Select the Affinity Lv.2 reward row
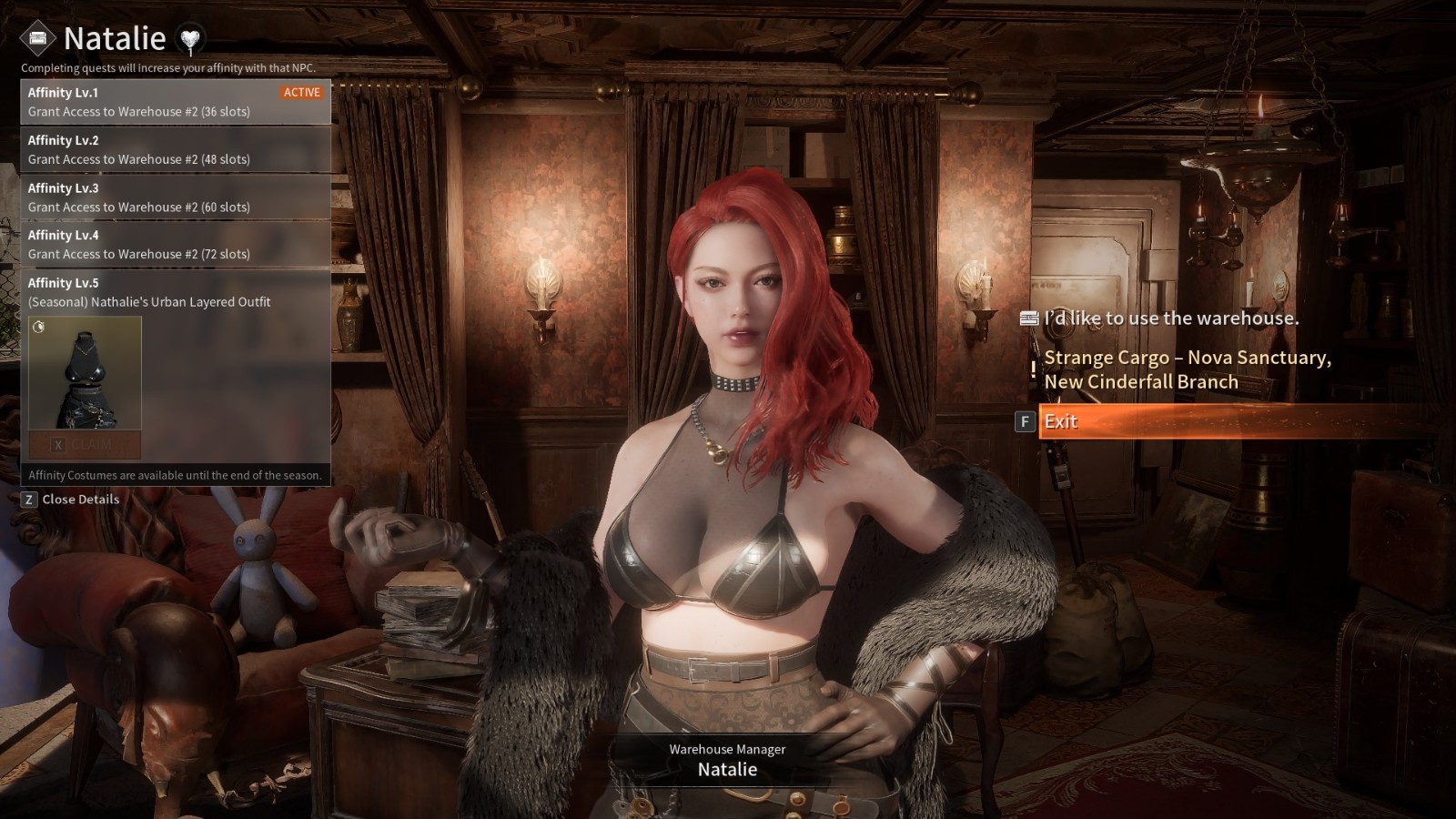1456x819 pixels. pyautogui.click(x=176, y=149)
